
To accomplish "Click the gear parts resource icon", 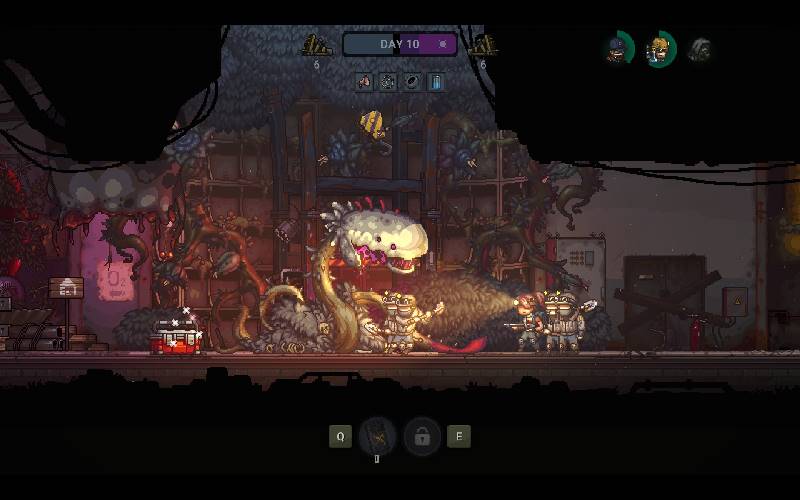I will click(389, 82).
